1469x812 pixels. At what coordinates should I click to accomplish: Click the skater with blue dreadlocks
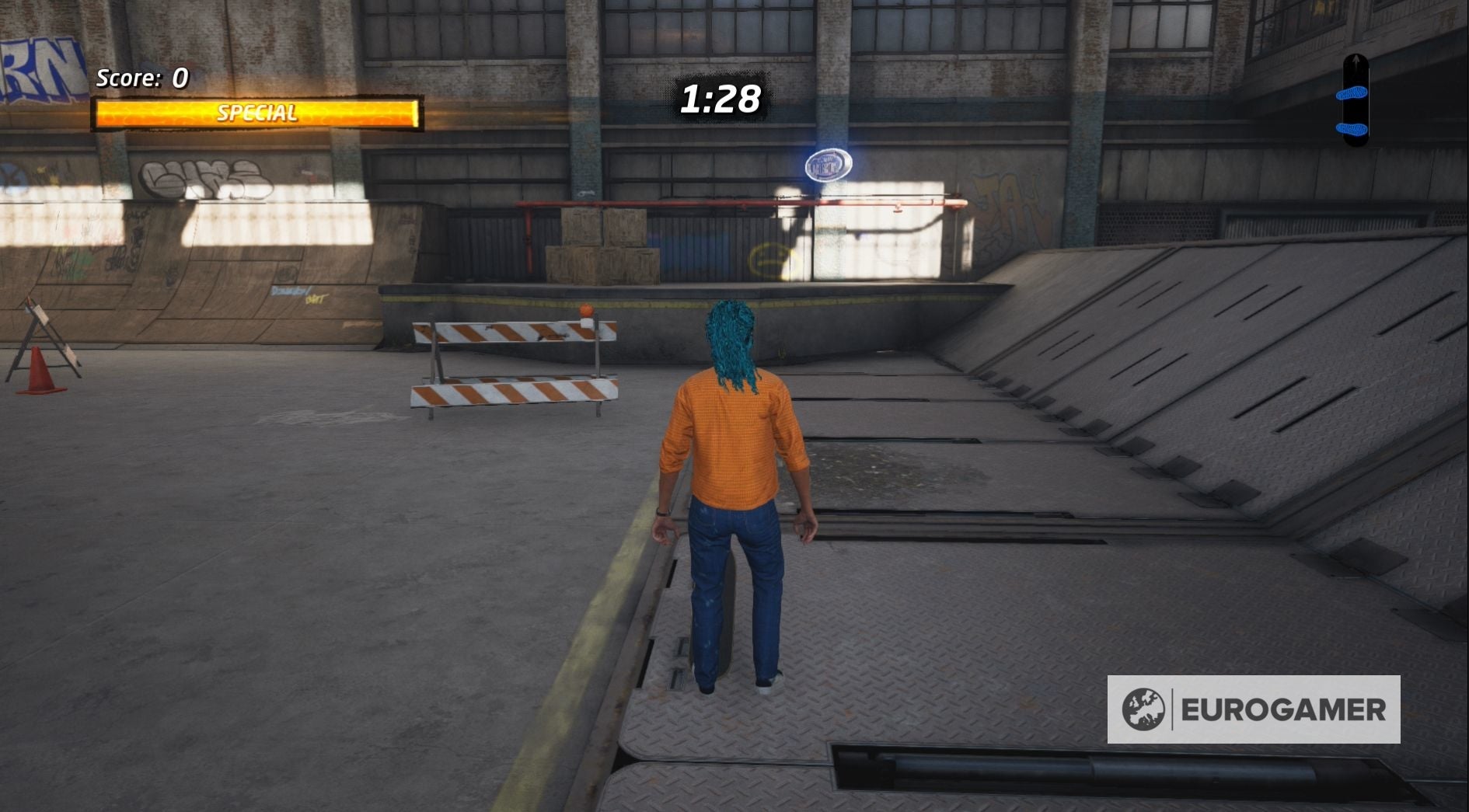pyautogui.click(x=731, y=482)
